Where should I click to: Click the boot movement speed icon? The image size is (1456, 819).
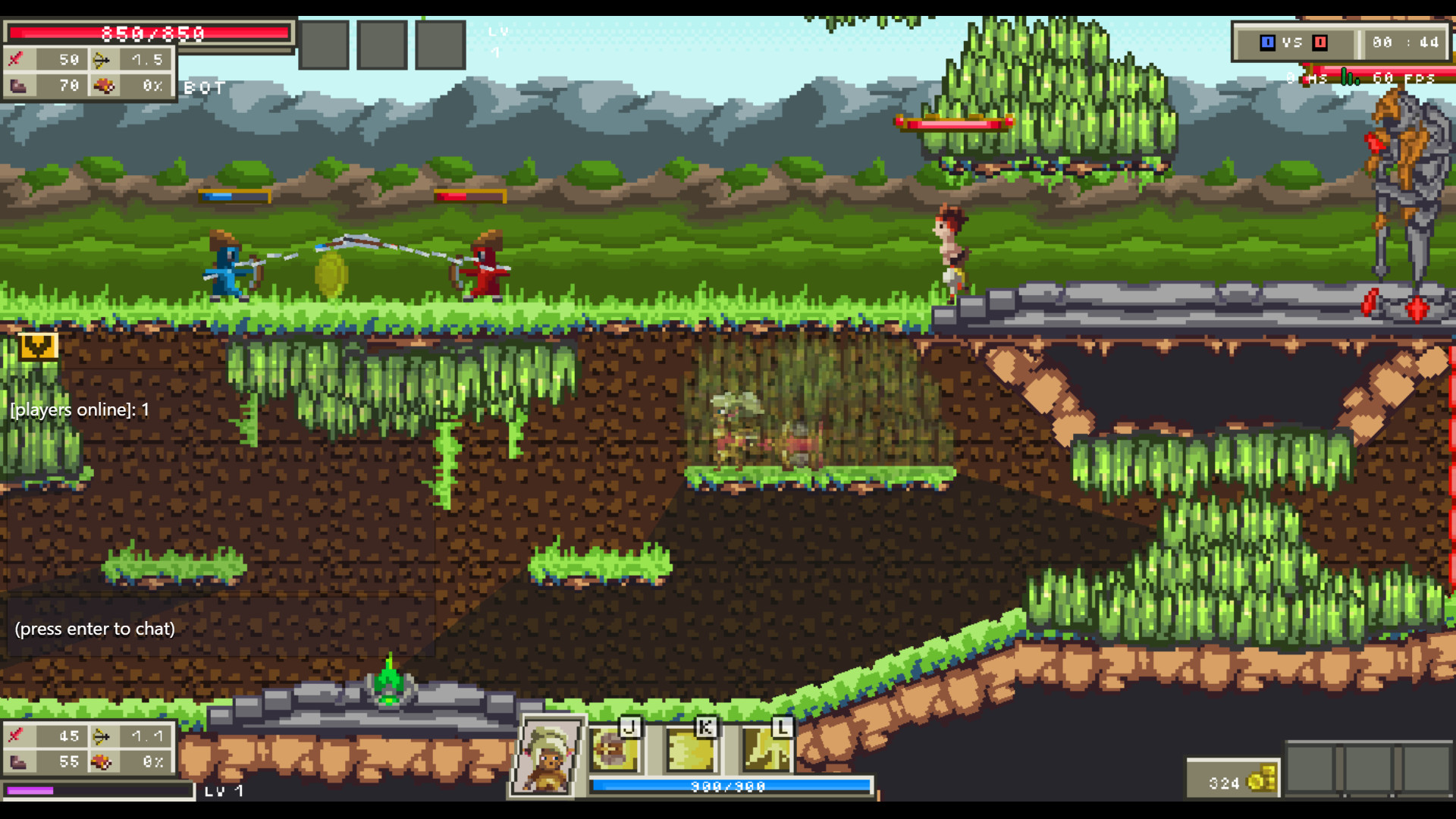[20, 86]
